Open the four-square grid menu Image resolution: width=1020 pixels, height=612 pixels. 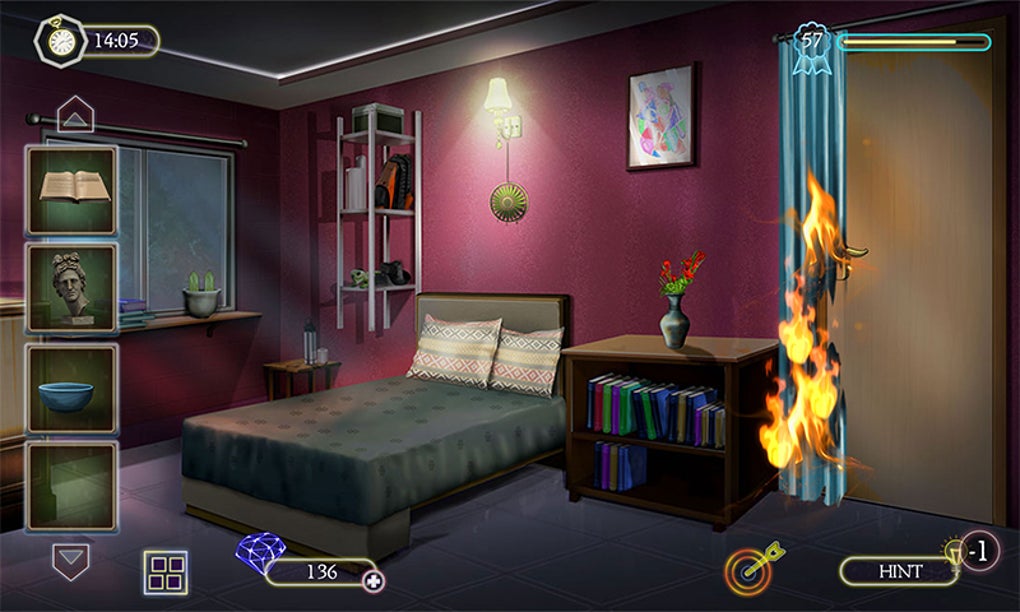165,572
